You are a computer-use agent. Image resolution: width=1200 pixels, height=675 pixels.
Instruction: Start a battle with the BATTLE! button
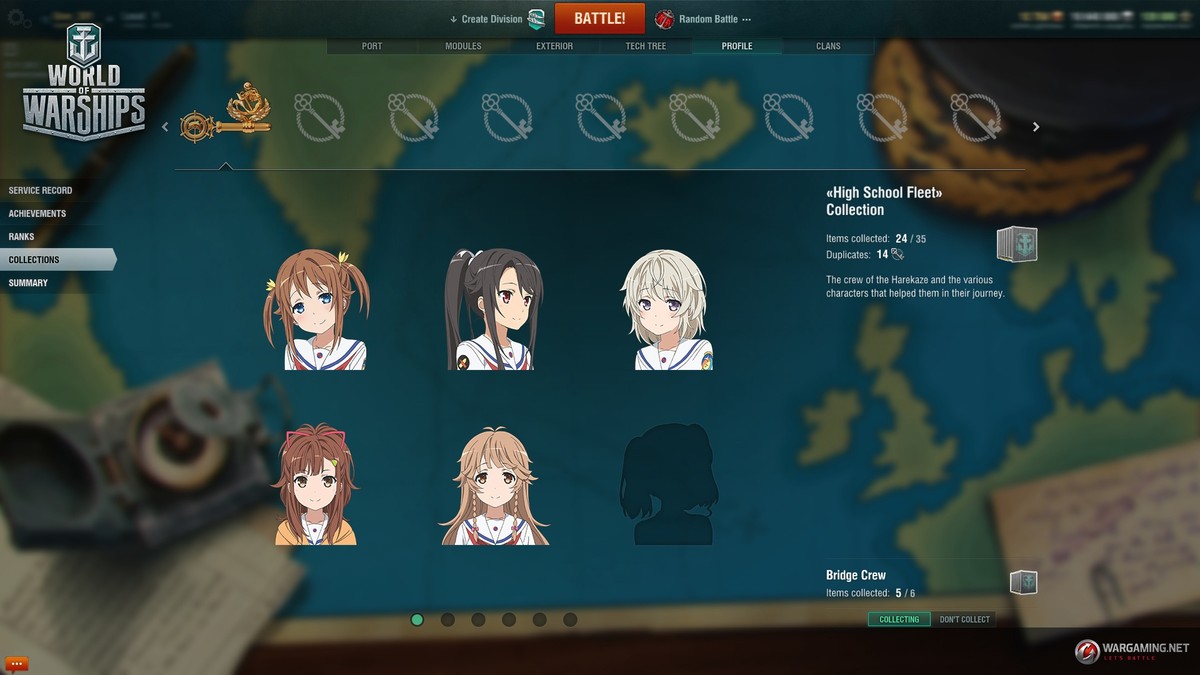tap(599, 19)
